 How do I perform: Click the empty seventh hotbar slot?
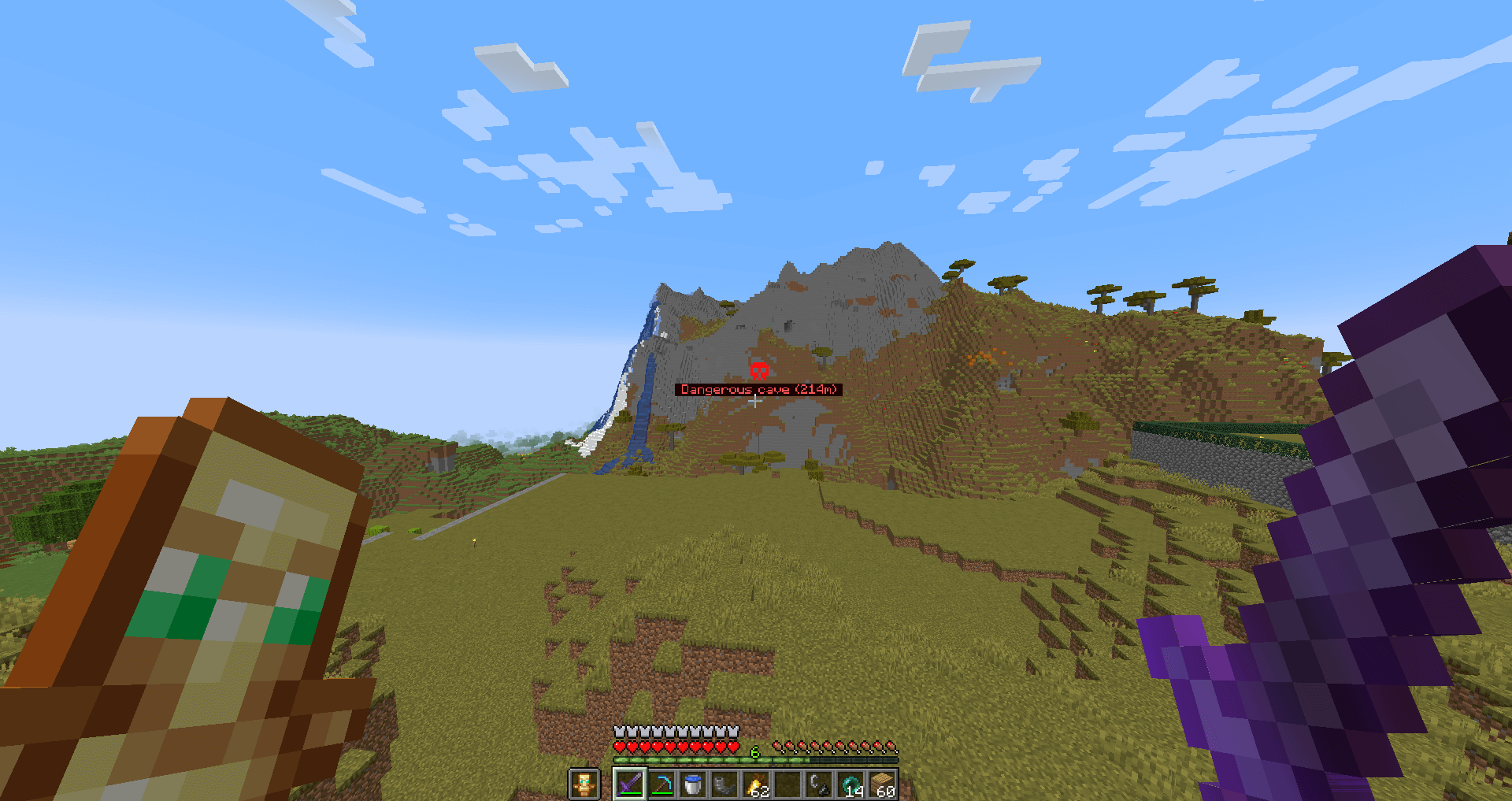pos(787,783)
